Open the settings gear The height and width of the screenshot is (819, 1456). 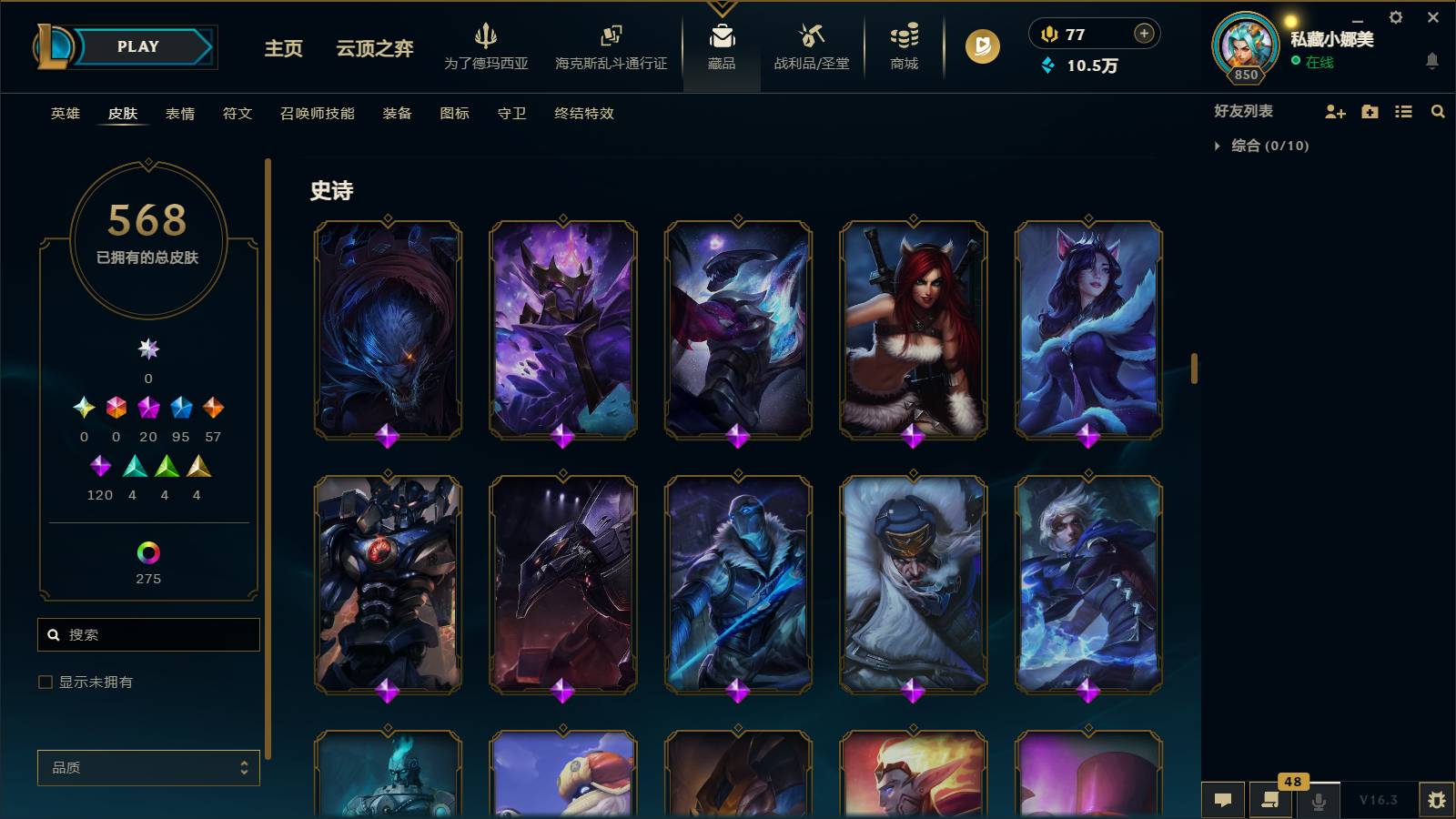tap(1395, 16)
